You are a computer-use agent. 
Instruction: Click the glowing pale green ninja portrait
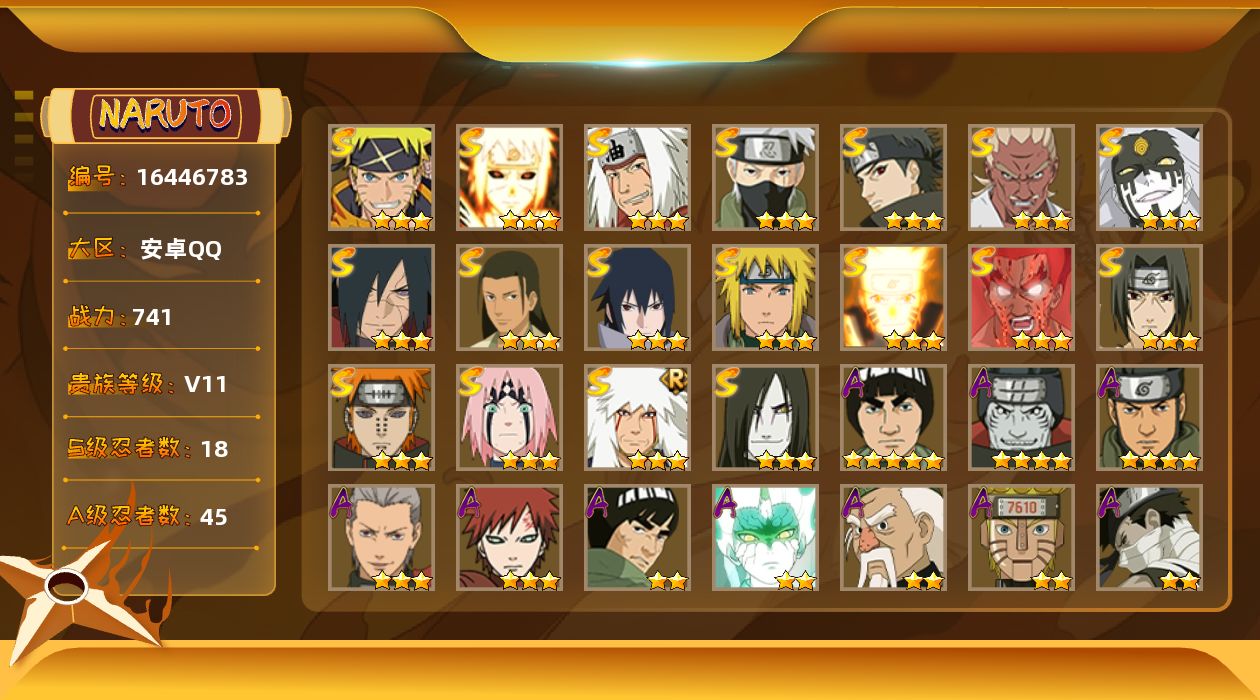[x=765, y=537]
